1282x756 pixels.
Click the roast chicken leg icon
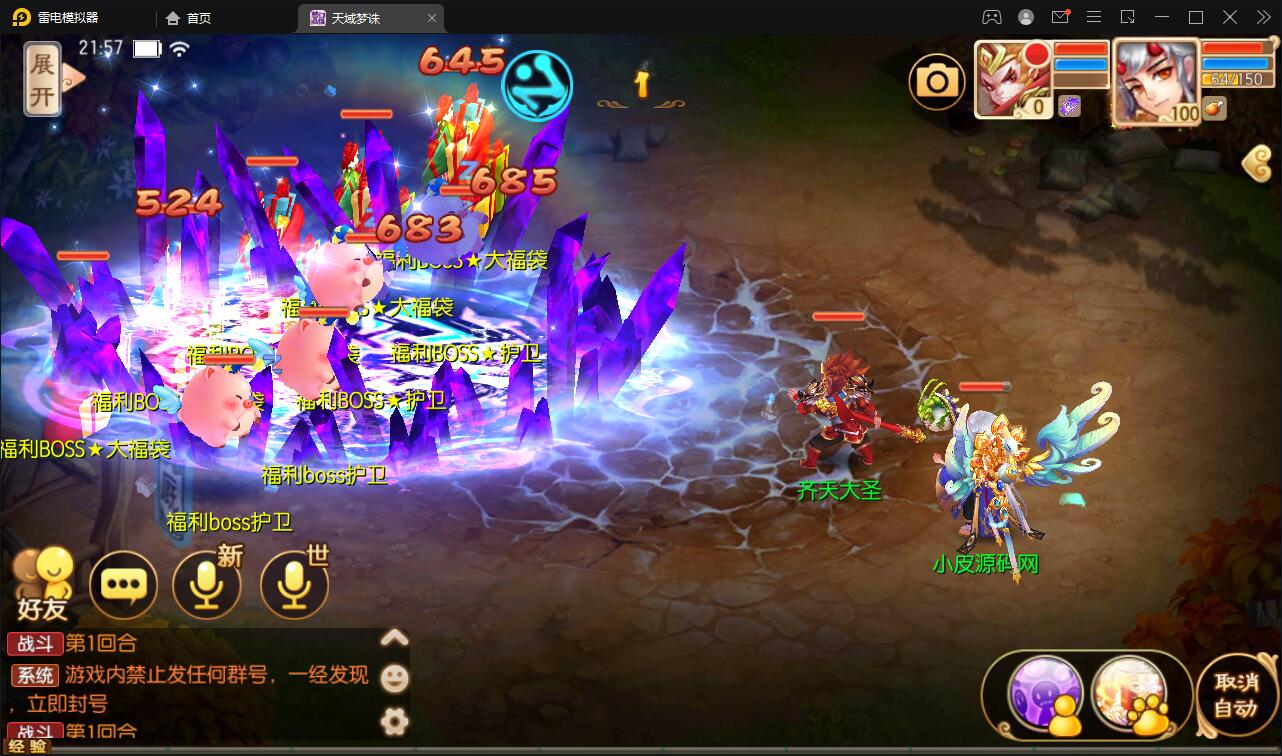(x=1215, y=109)
